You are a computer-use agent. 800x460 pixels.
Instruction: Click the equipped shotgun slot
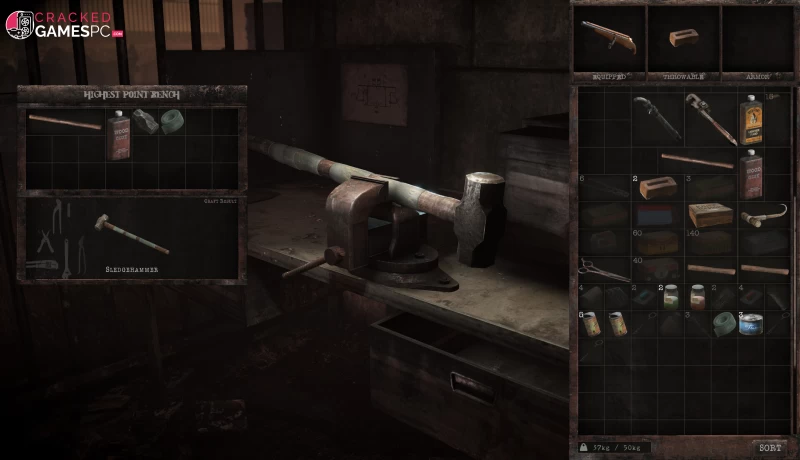[608, 38]
